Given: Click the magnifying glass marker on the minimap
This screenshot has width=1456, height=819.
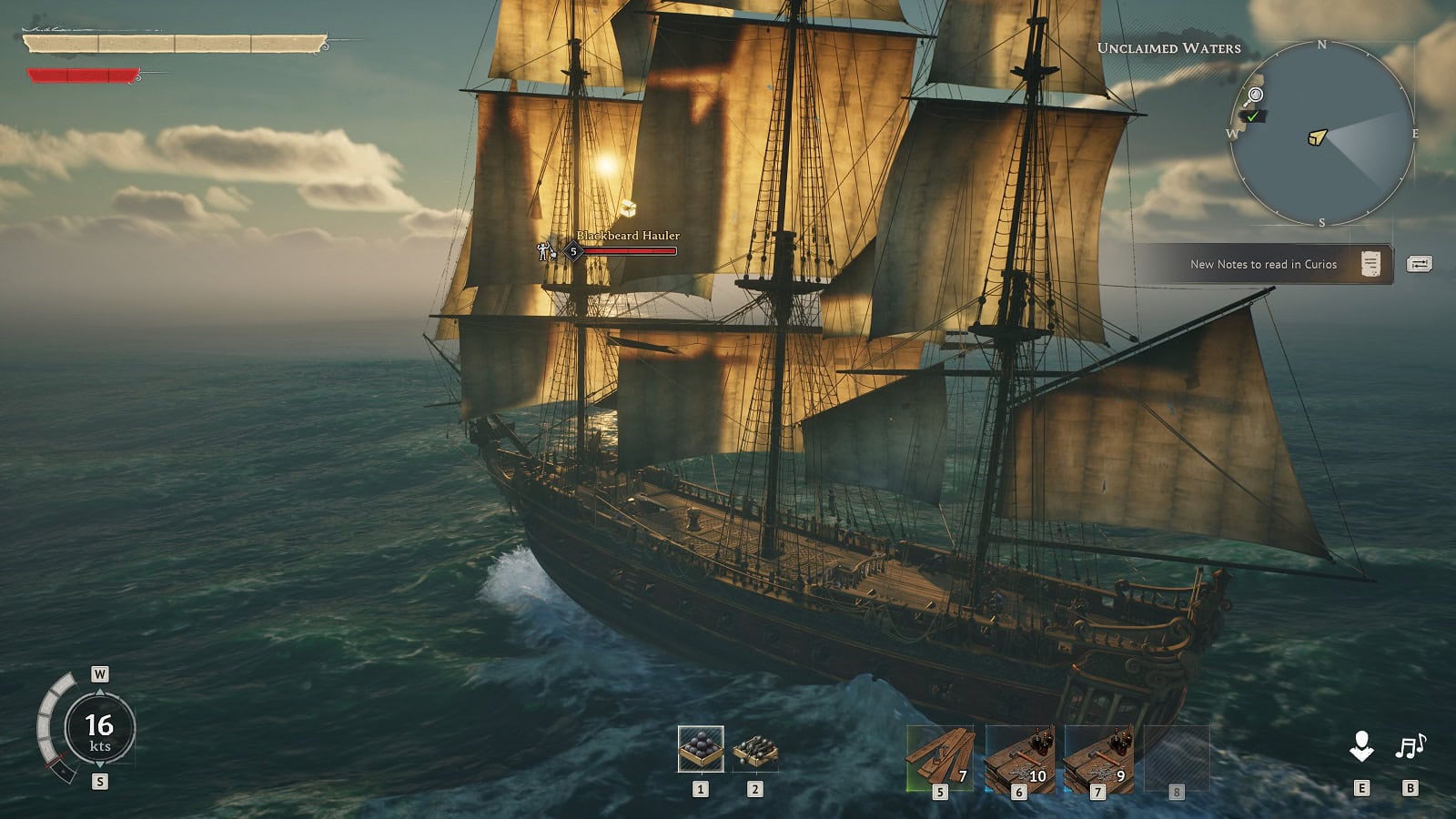Looking at the screenshot, I should click(1255, 95).
